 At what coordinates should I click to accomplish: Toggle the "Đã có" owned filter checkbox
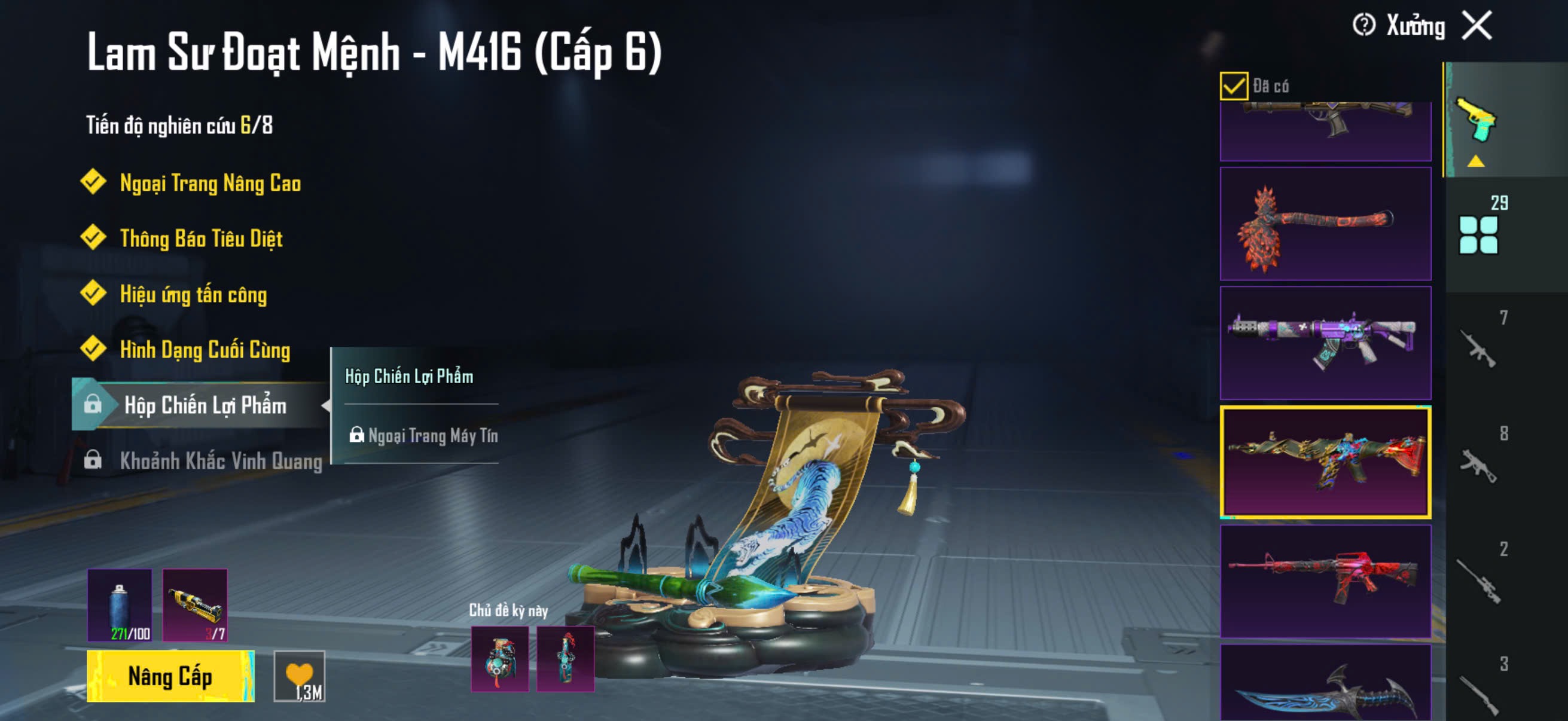click(1233, 85)
